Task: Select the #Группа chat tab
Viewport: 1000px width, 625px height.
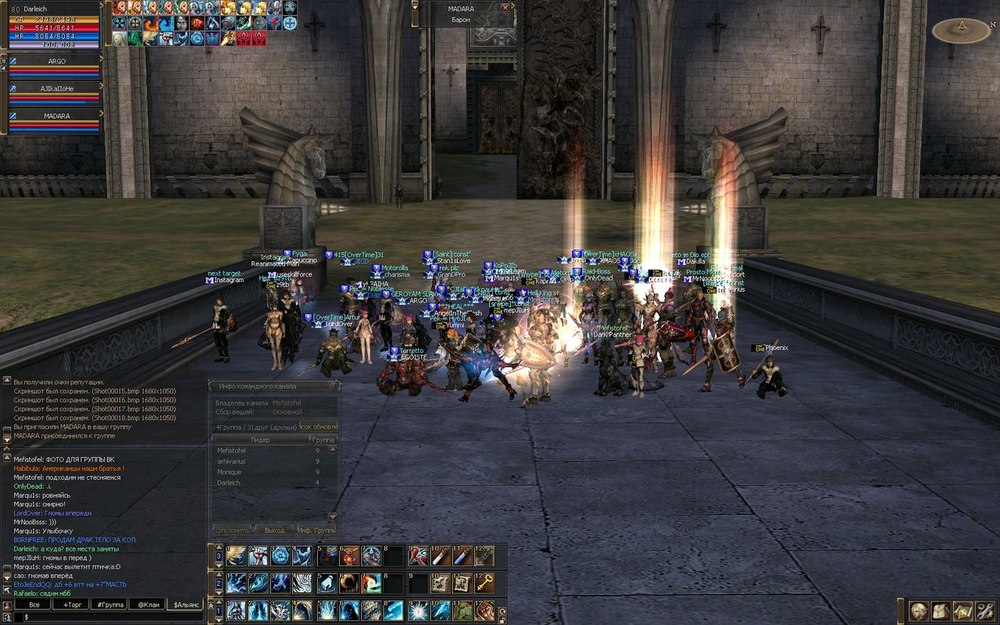Action: pyautogui.click(x=108, y=605)
